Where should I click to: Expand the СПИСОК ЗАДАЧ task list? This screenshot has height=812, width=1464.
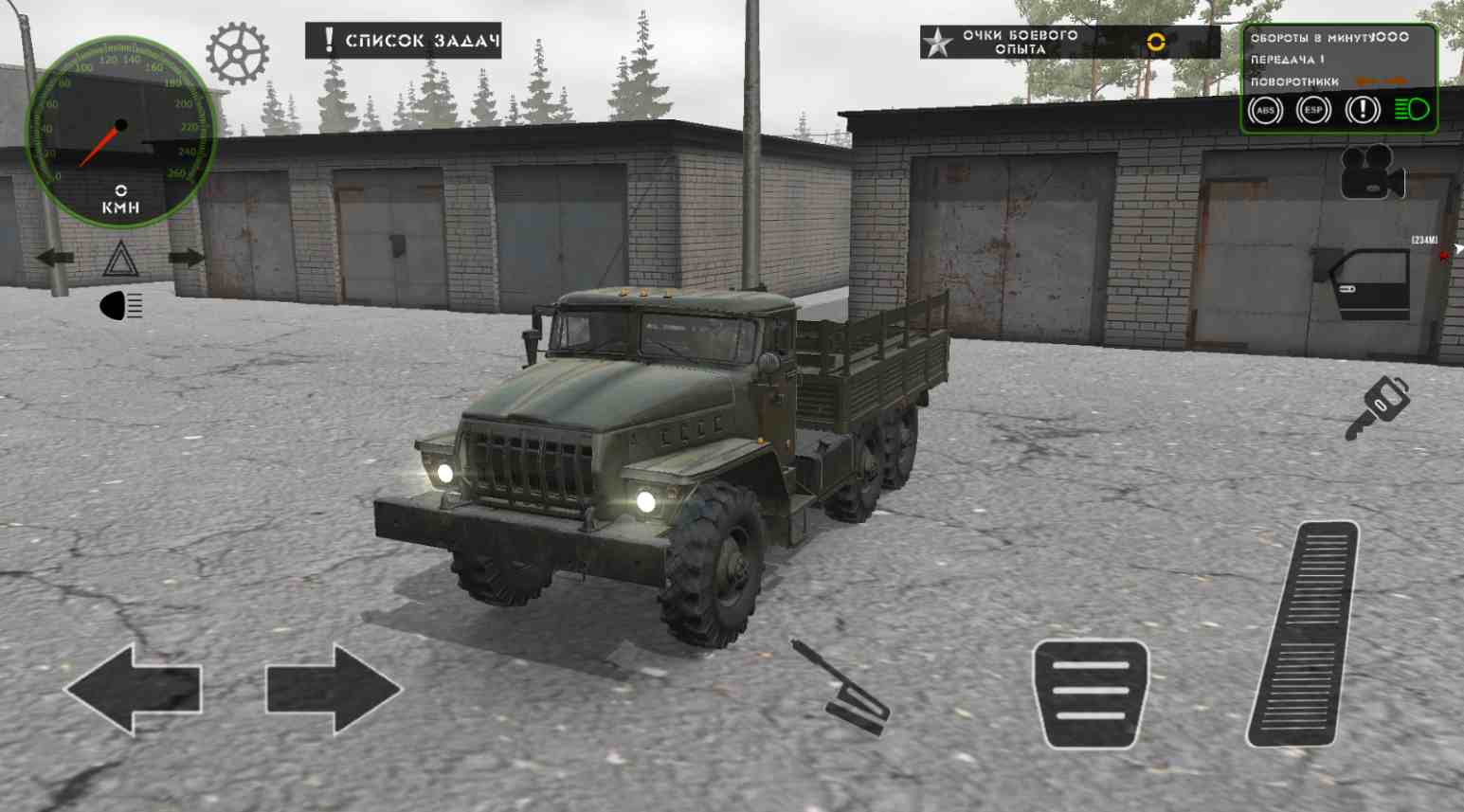point(403,41)
